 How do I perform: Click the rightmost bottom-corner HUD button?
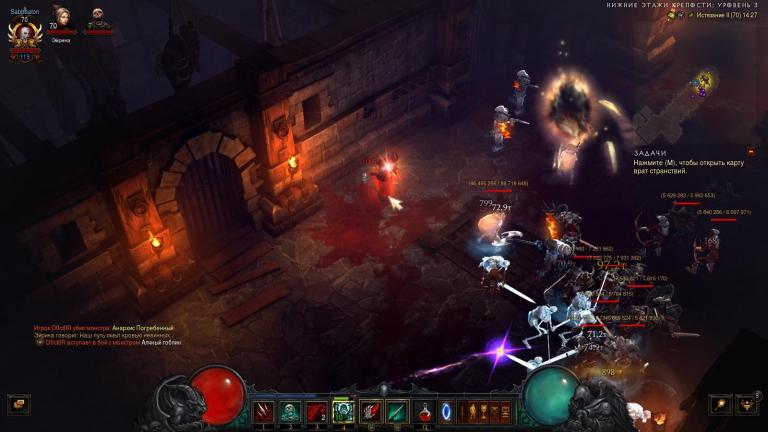click(x=746, y=404)
